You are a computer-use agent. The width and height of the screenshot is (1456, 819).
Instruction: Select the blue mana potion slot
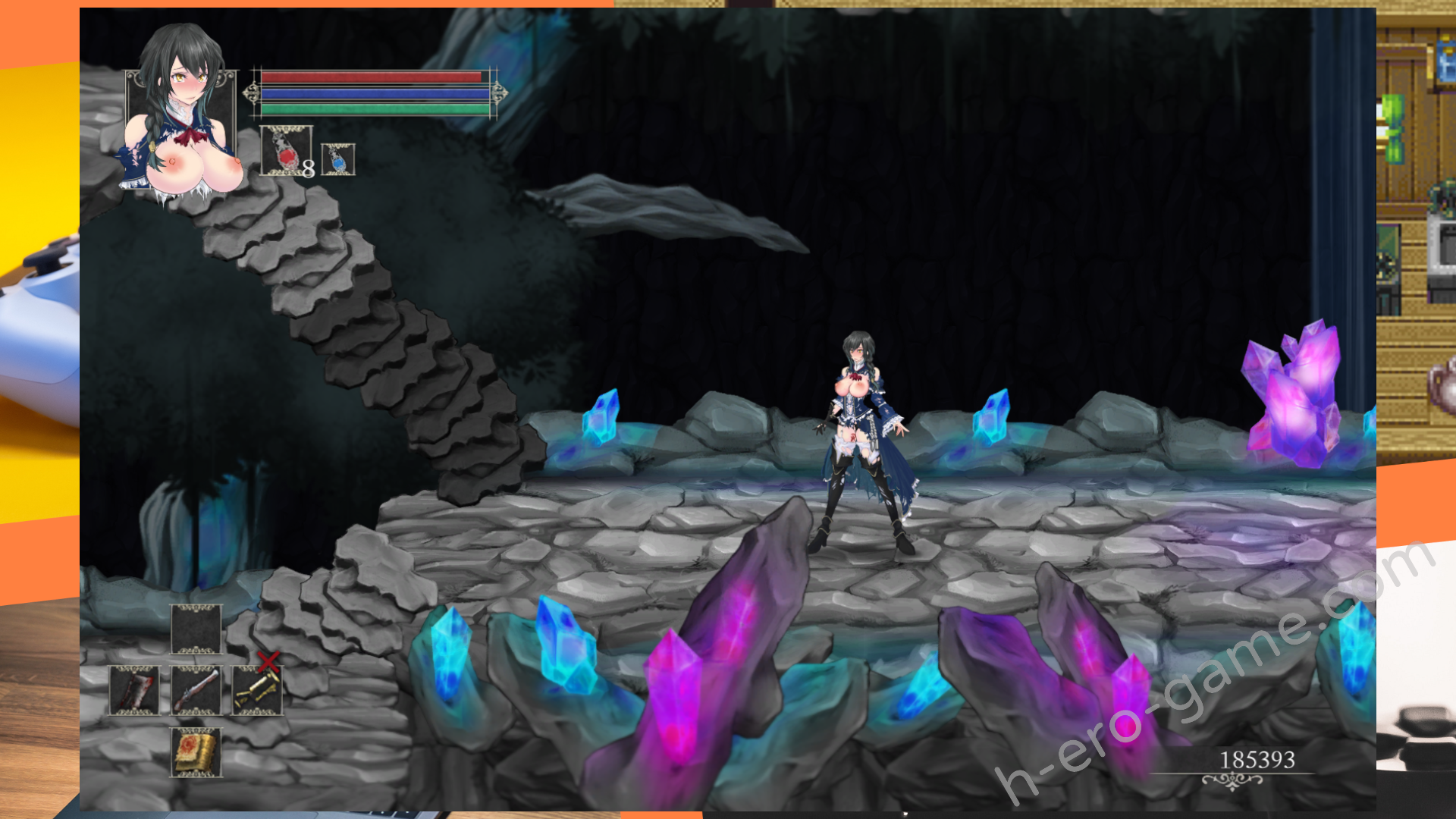[x=337, y=159]
